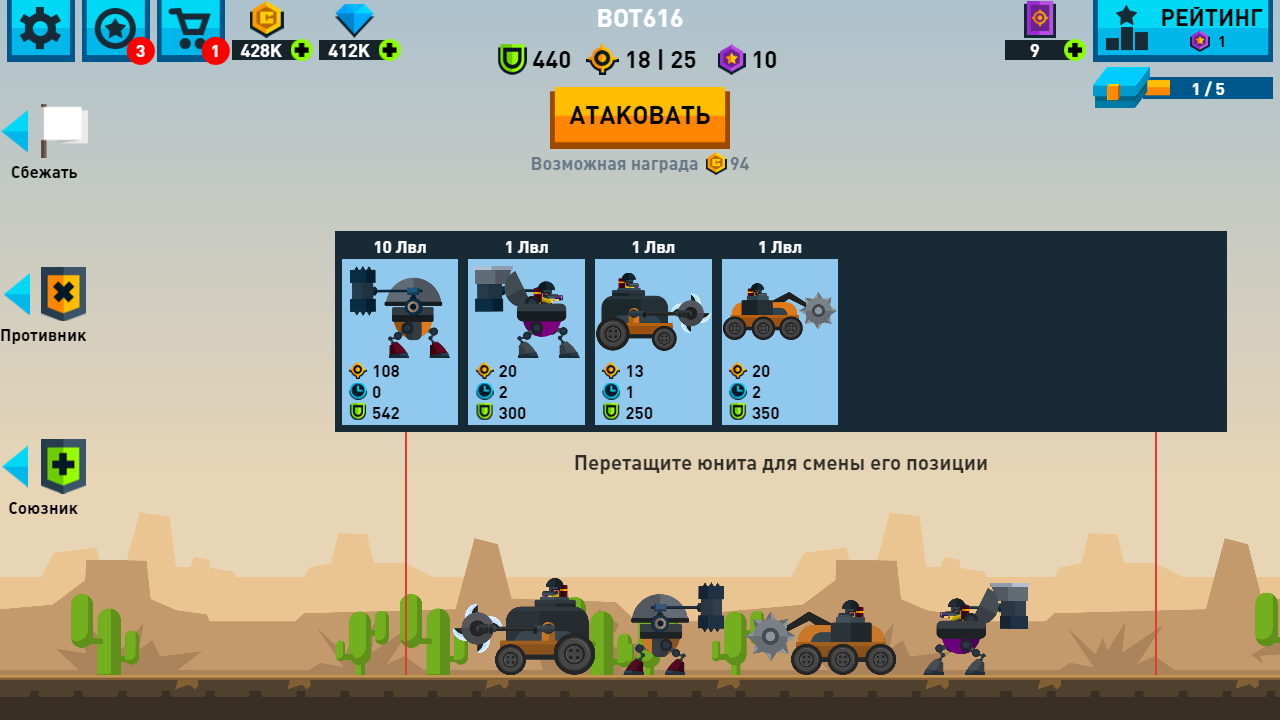The image size is (1280, 720).
Task: Click the green plus next to 428K coins
Action: (303, 50)
